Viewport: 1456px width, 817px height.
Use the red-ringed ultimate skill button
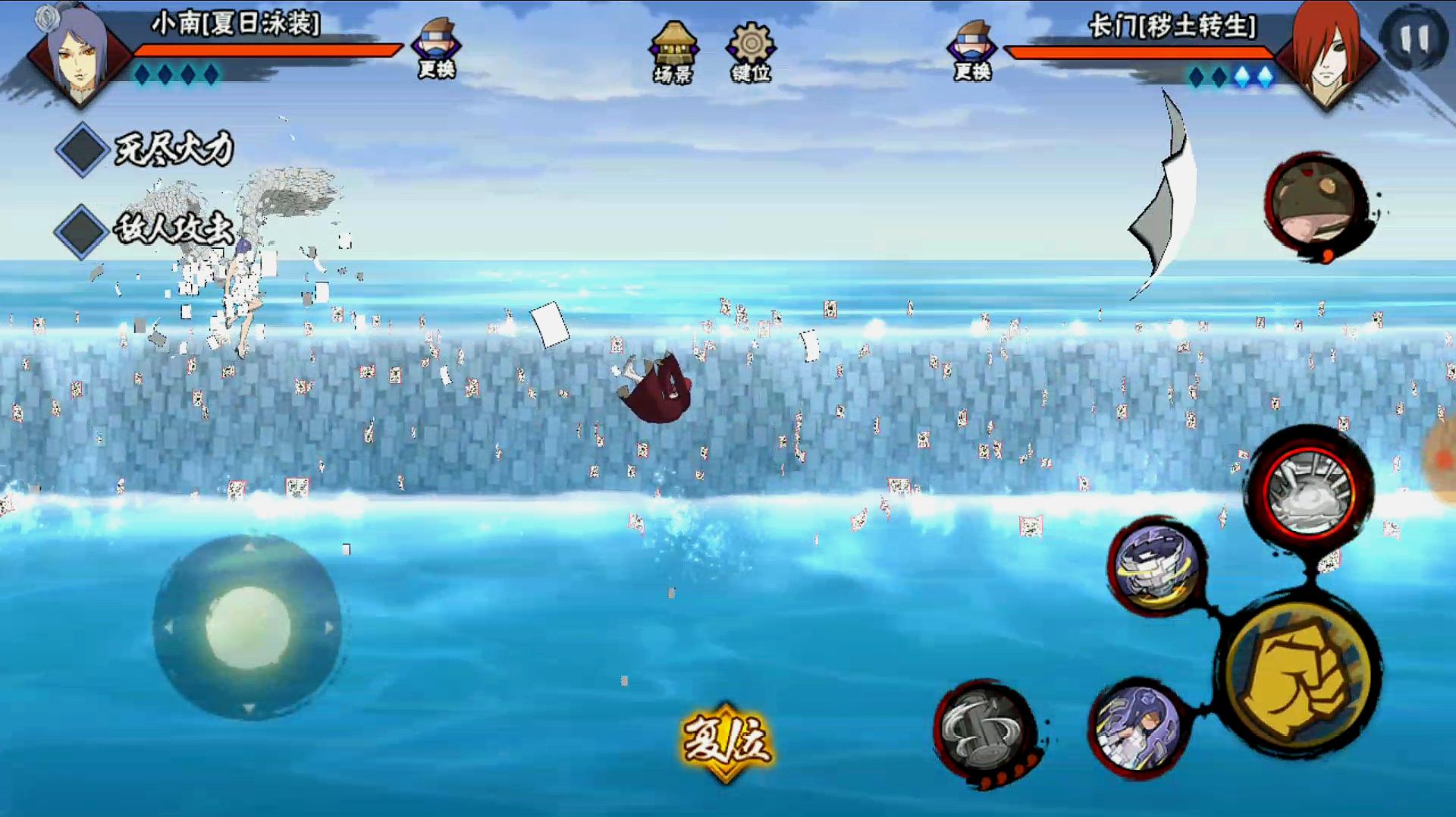point(1310,492)
